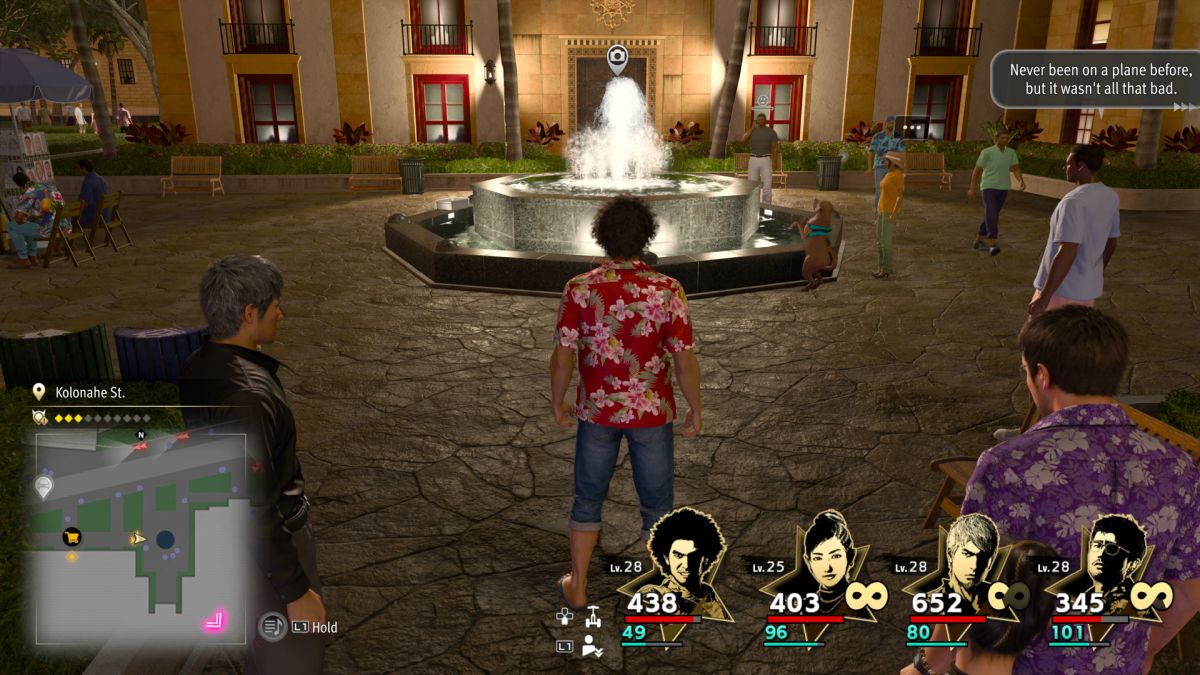Open the music playlist icon

272,627
